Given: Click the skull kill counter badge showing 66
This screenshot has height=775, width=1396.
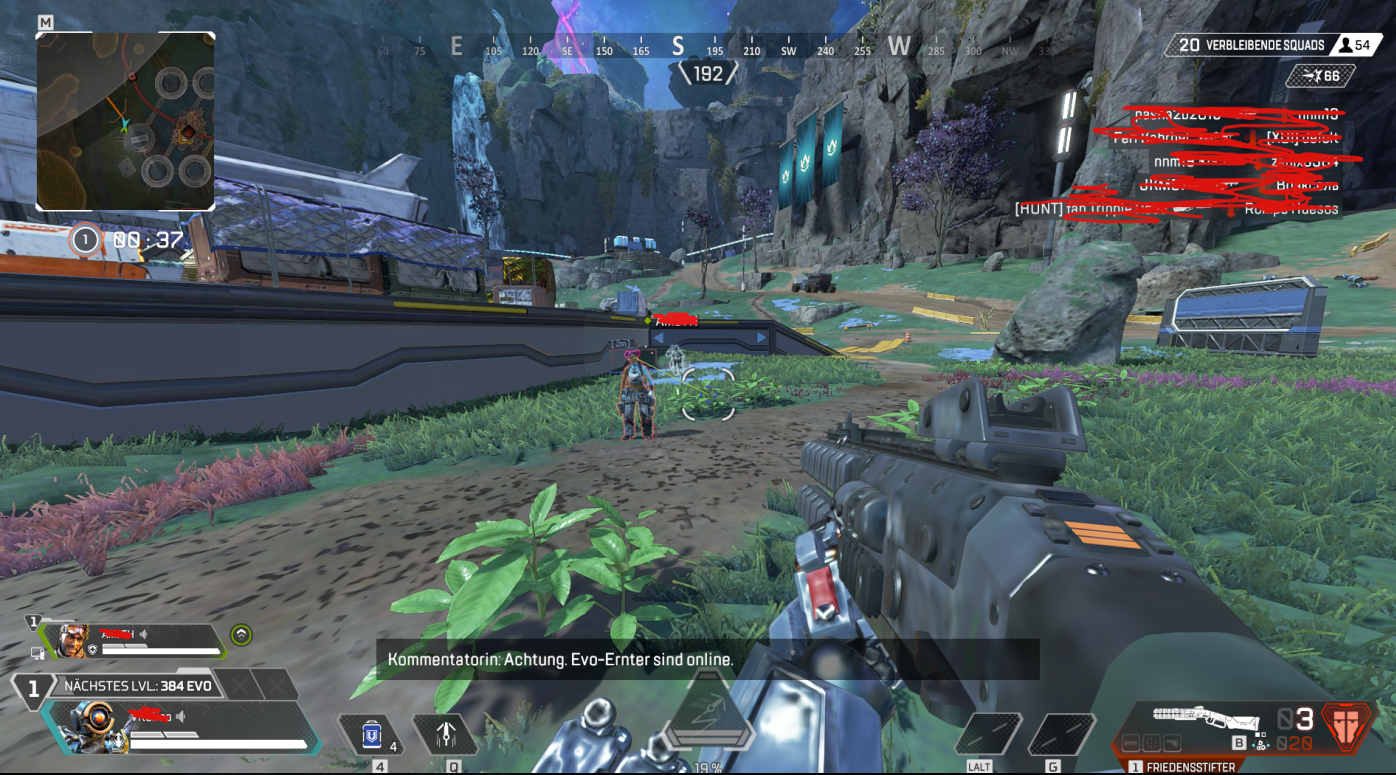Looking at the screenshot, I should [1320, 76].
